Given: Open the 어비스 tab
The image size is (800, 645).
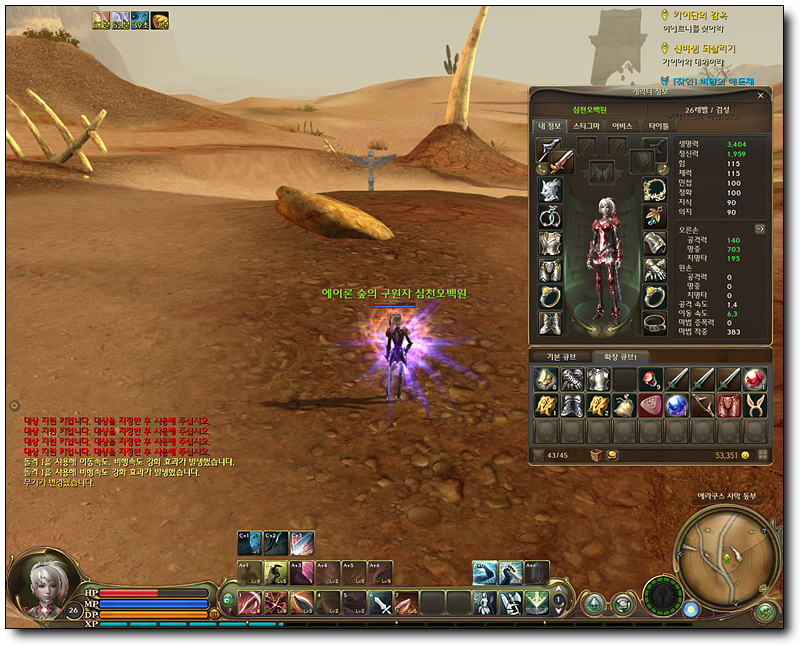Looking at the screenshot, I should click(x=623, y=126).
